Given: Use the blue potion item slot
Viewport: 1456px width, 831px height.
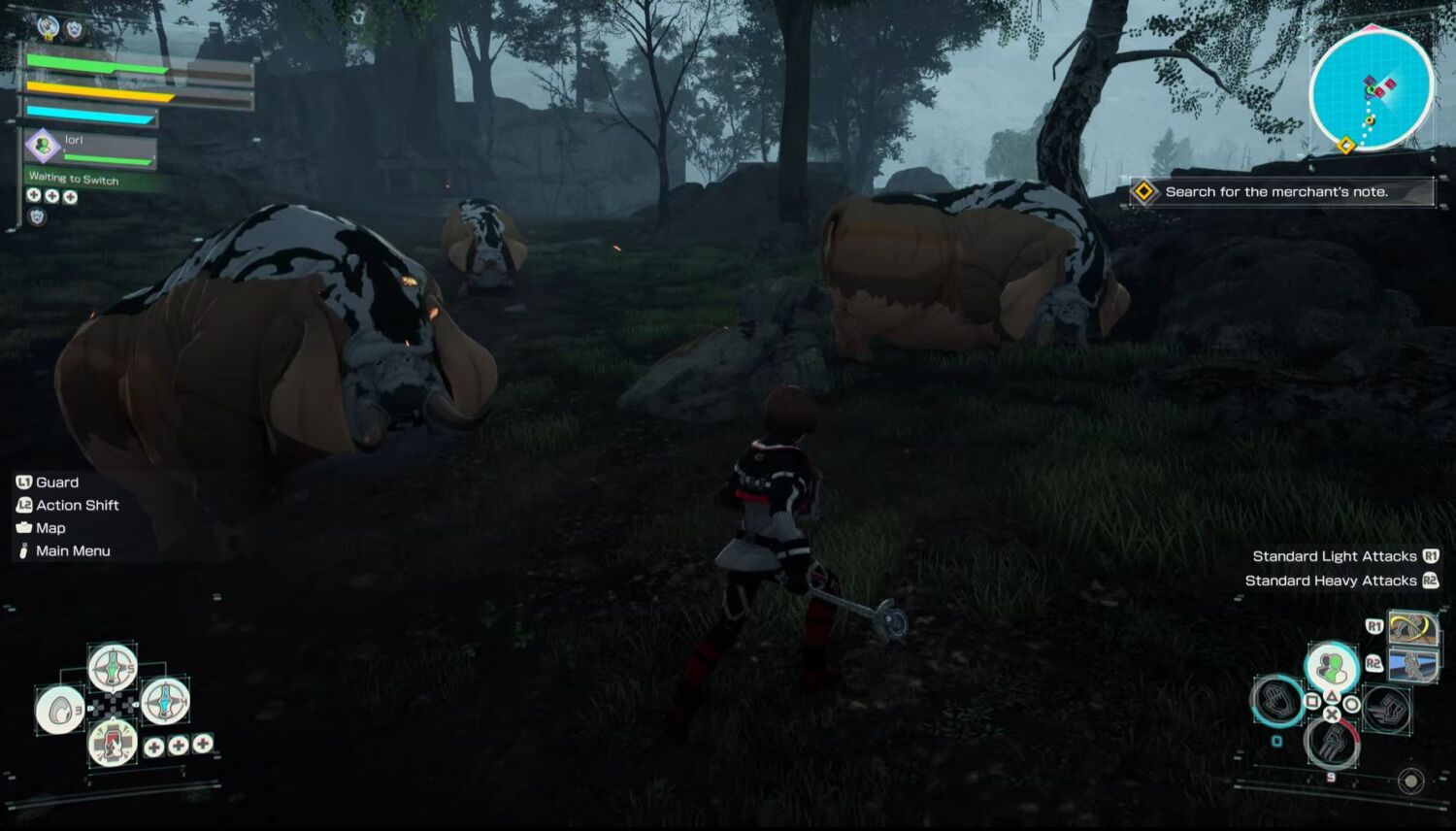Looking at the screenshot, I should (x=165, y=700).
